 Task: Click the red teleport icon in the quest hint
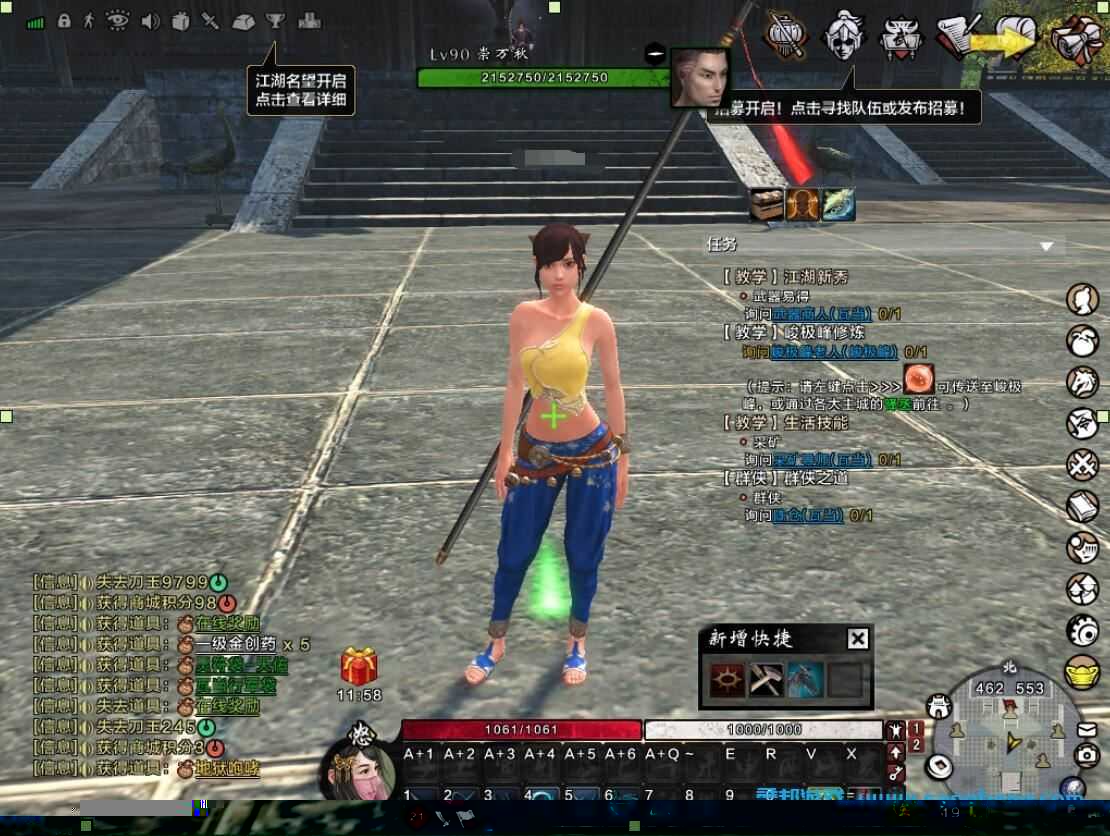918,378
